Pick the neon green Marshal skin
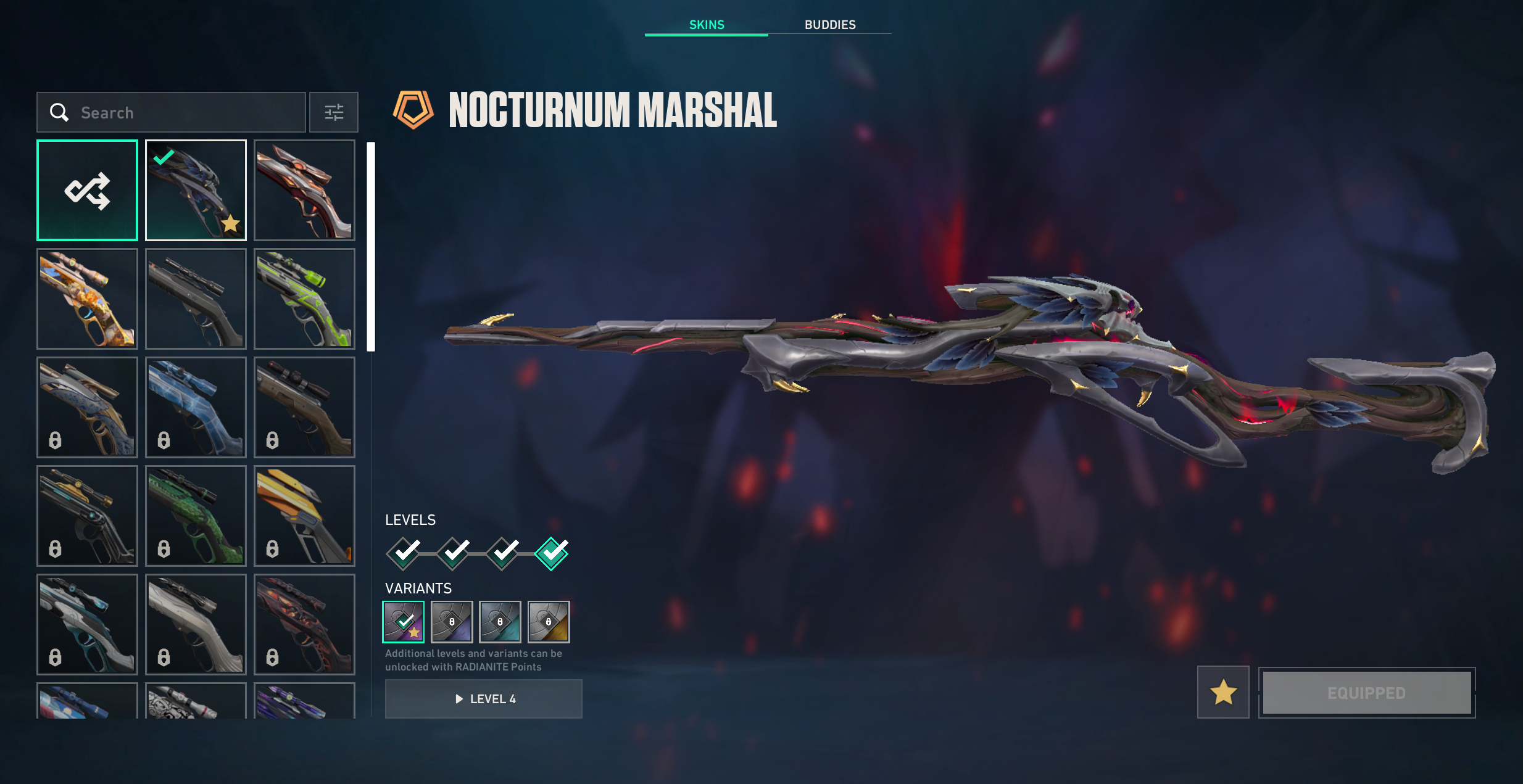The width and height of the screenshot is (1523, 784). point(304,299)
